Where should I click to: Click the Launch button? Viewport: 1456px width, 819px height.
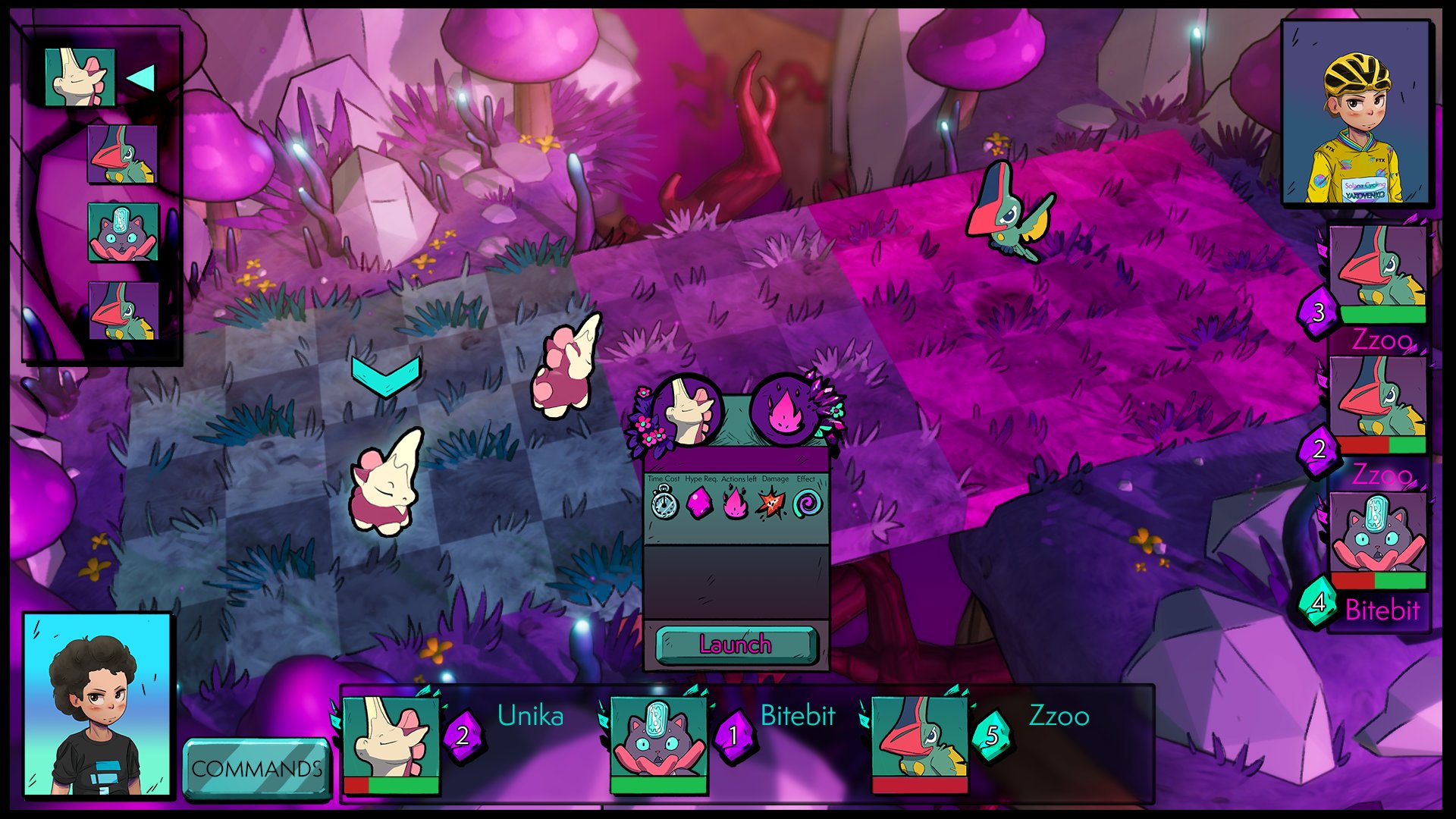pos(736,645)
